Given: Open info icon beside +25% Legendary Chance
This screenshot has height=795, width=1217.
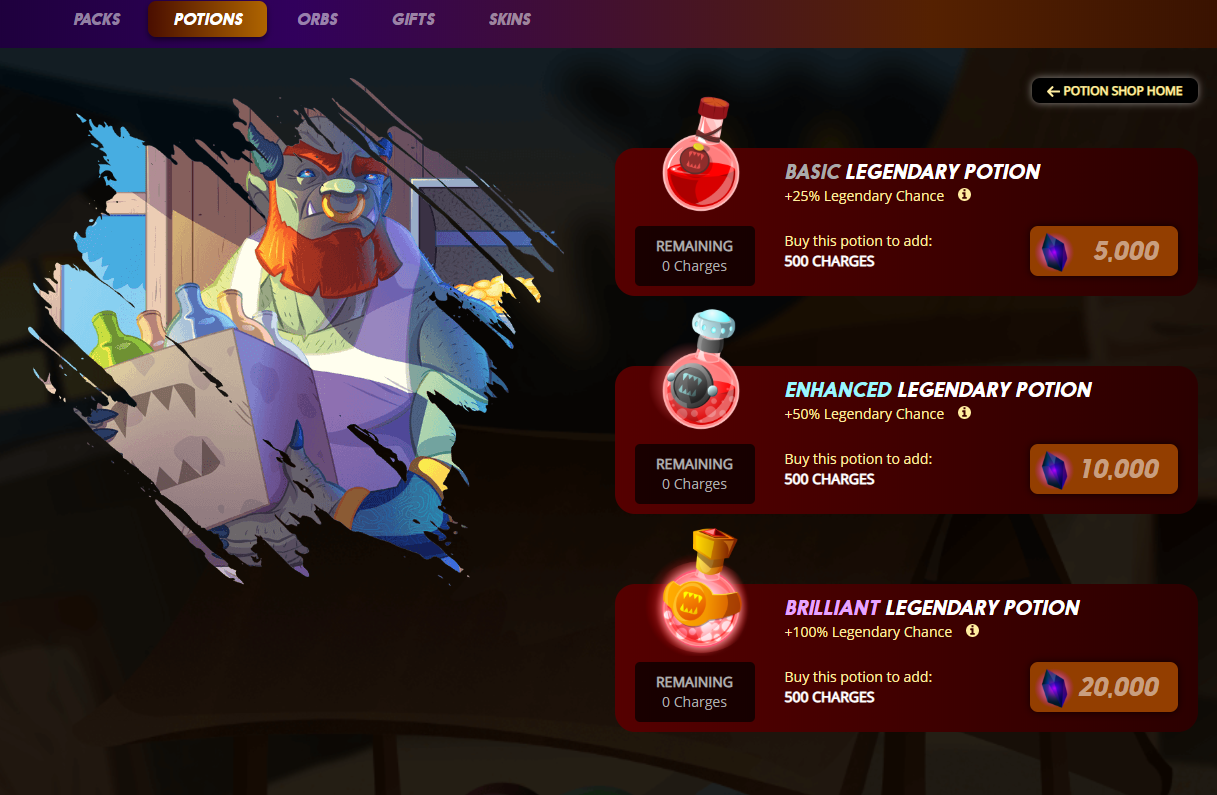Looking at the screenshot, I should pyautogui.click(x=965, y=195).
